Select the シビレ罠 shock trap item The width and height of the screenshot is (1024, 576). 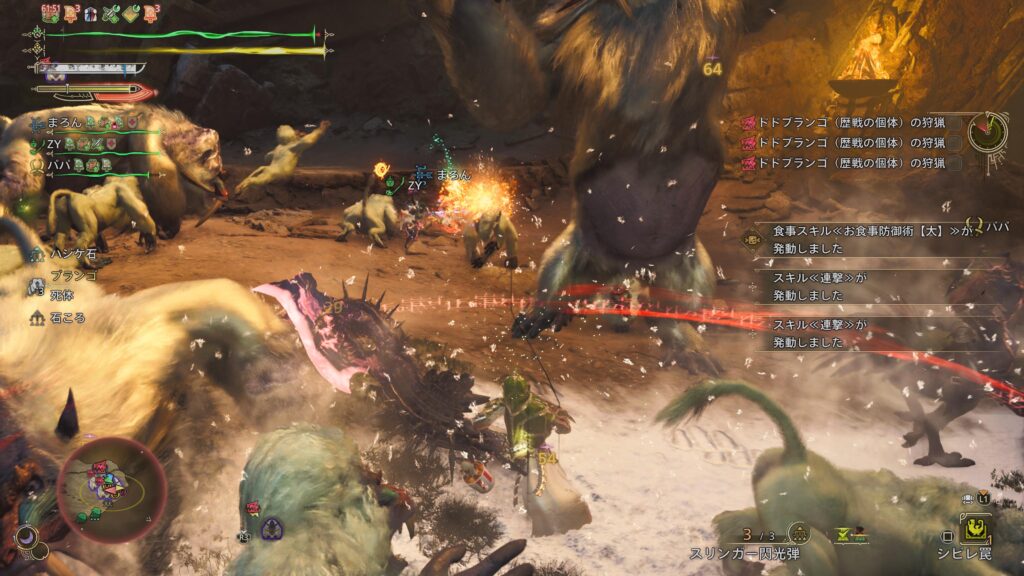976,530
